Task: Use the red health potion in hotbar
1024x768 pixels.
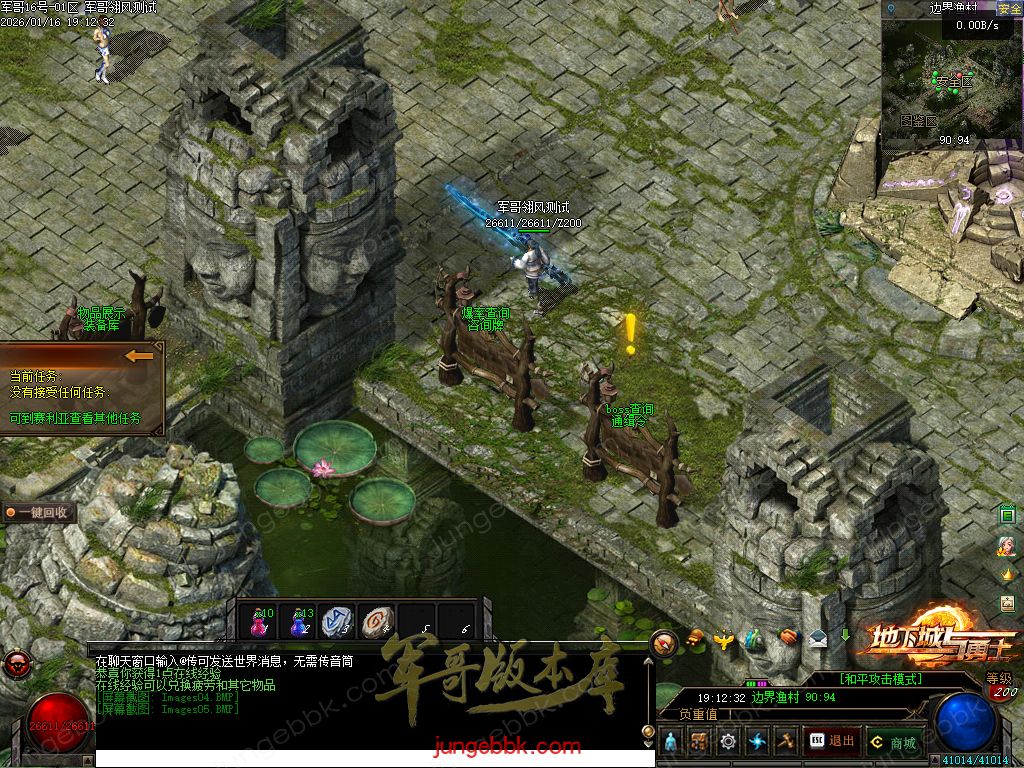Action: click(262, 621)
